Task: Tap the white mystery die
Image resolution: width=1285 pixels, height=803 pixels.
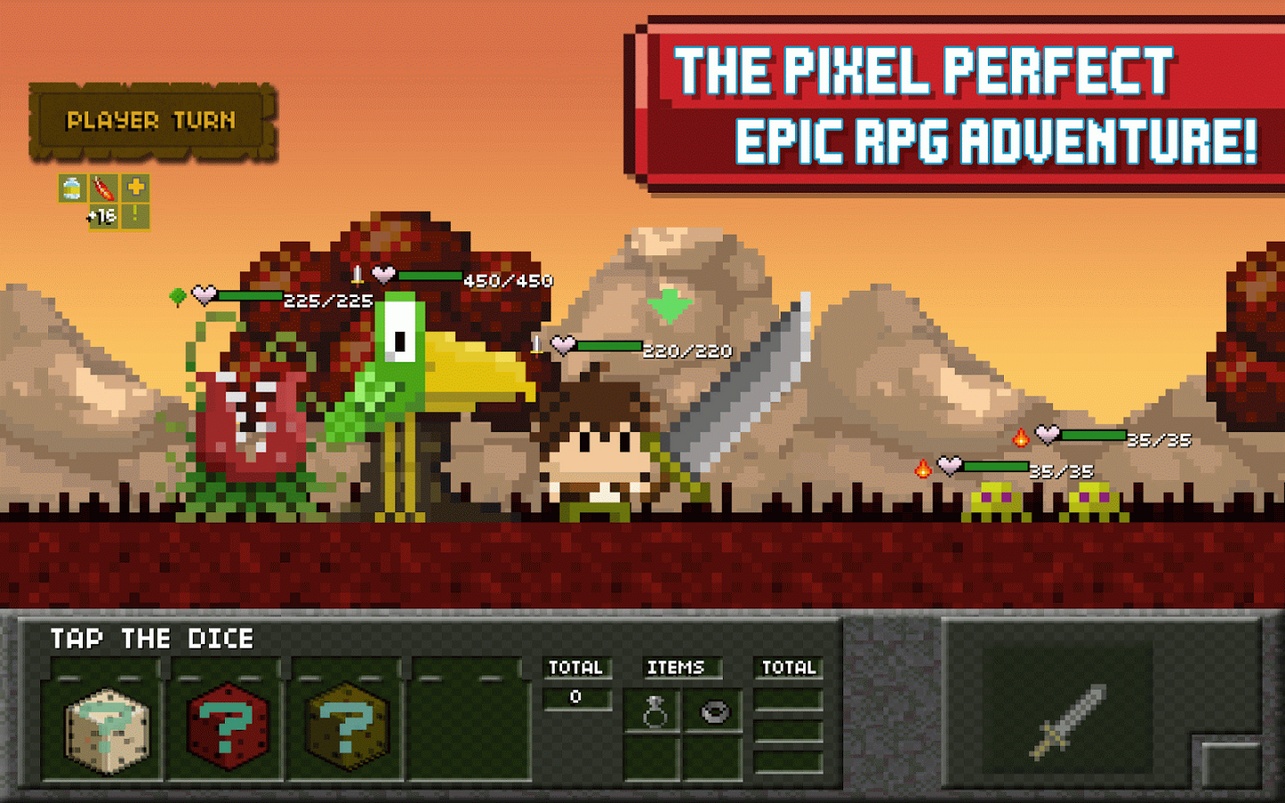Action: [x=106, y=730]
